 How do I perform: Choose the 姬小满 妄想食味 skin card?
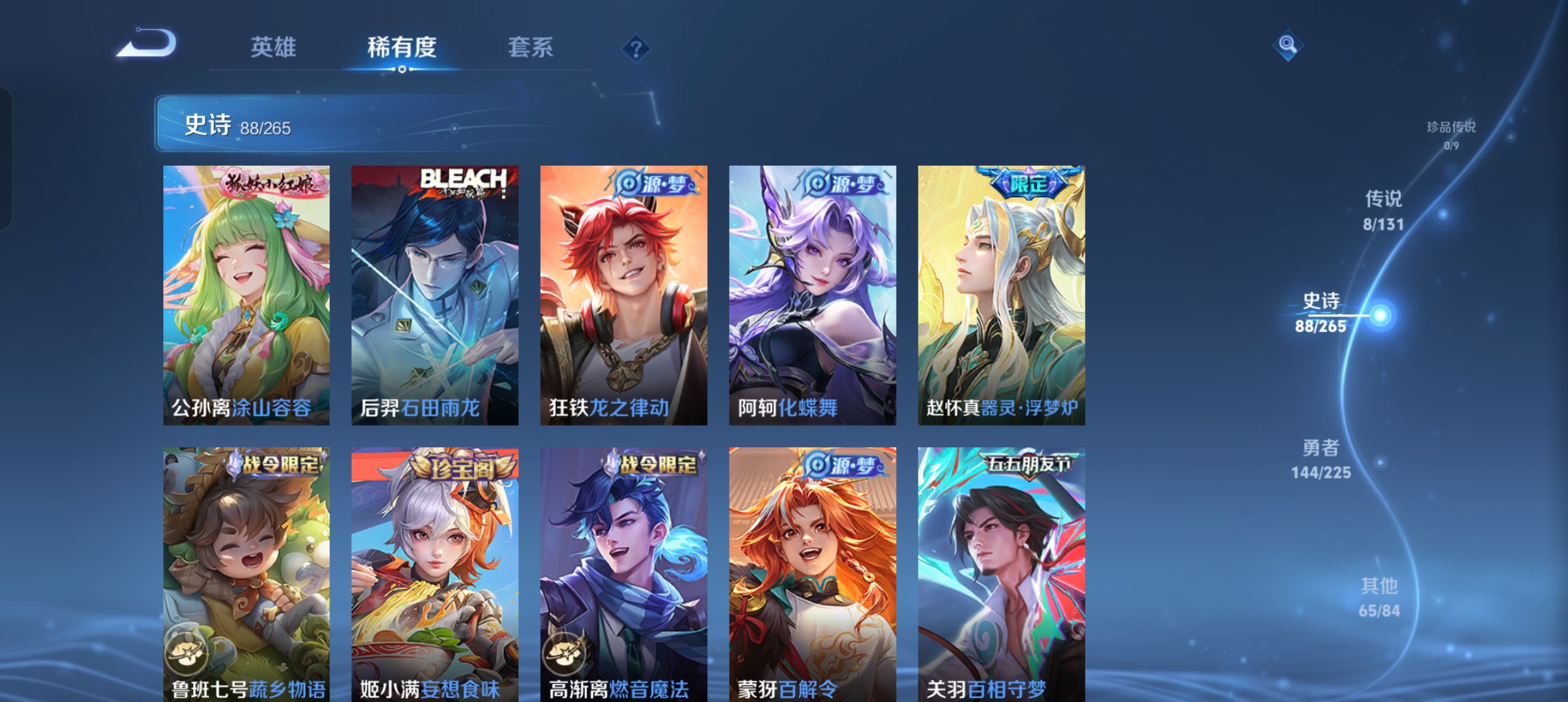coord(435,573)
